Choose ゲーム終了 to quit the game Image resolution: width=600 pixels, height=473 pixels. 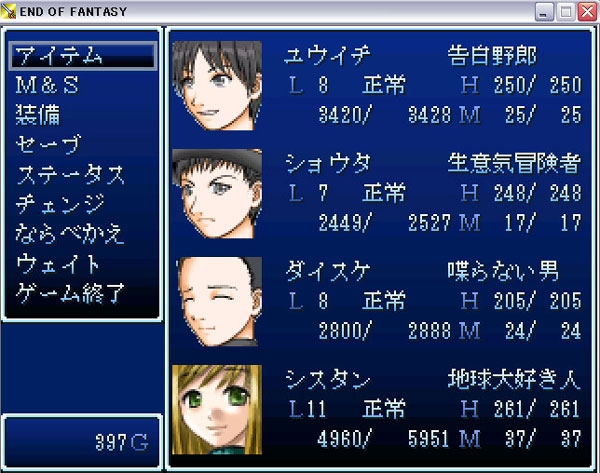coord(71,294)
